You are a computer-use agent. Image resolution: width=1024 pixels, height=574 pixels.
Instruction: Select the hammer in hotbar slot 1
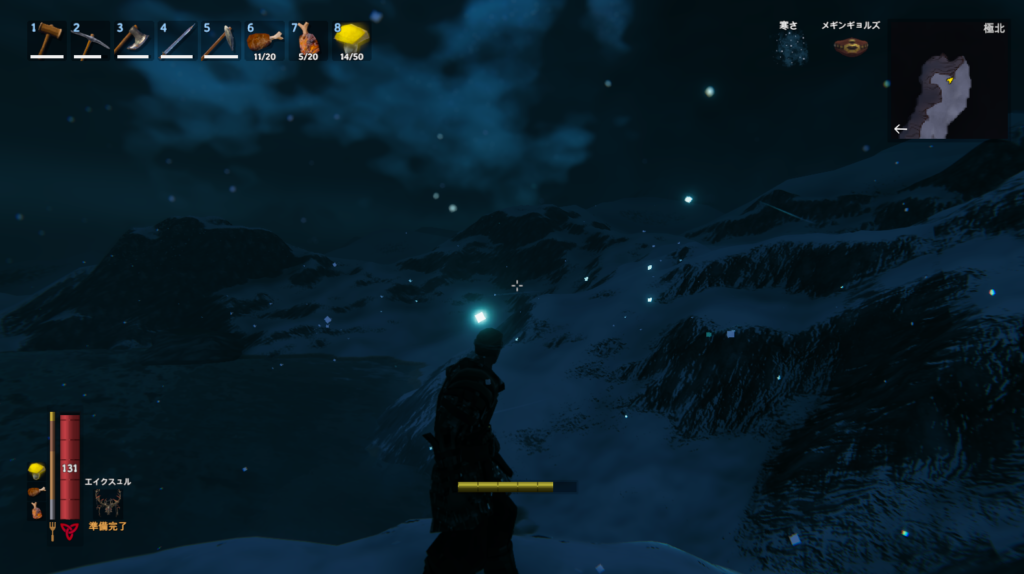click(x=47, y=40)
